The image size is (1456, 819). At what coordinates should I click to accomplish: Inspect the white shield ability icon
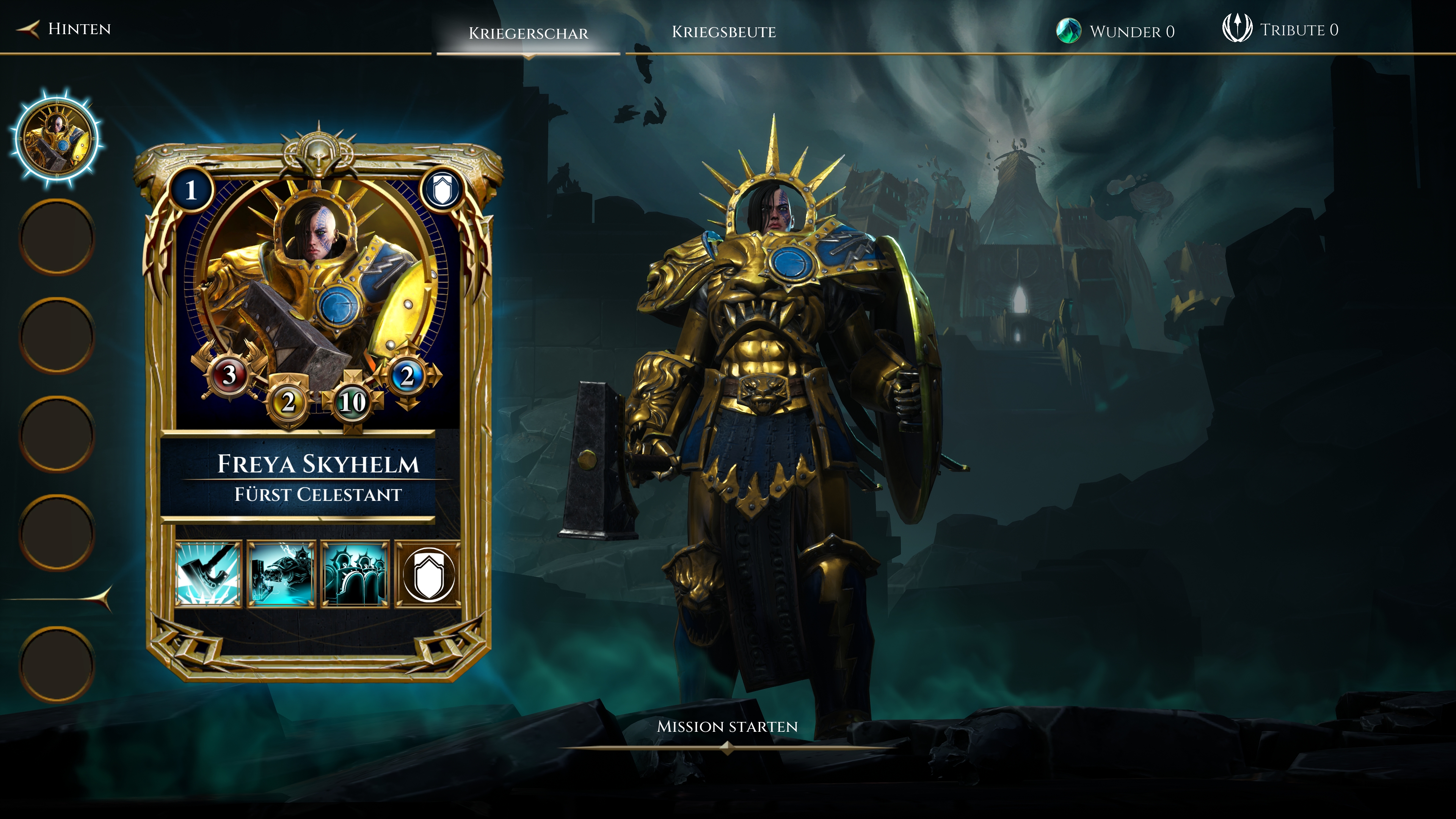pos(428,574)
